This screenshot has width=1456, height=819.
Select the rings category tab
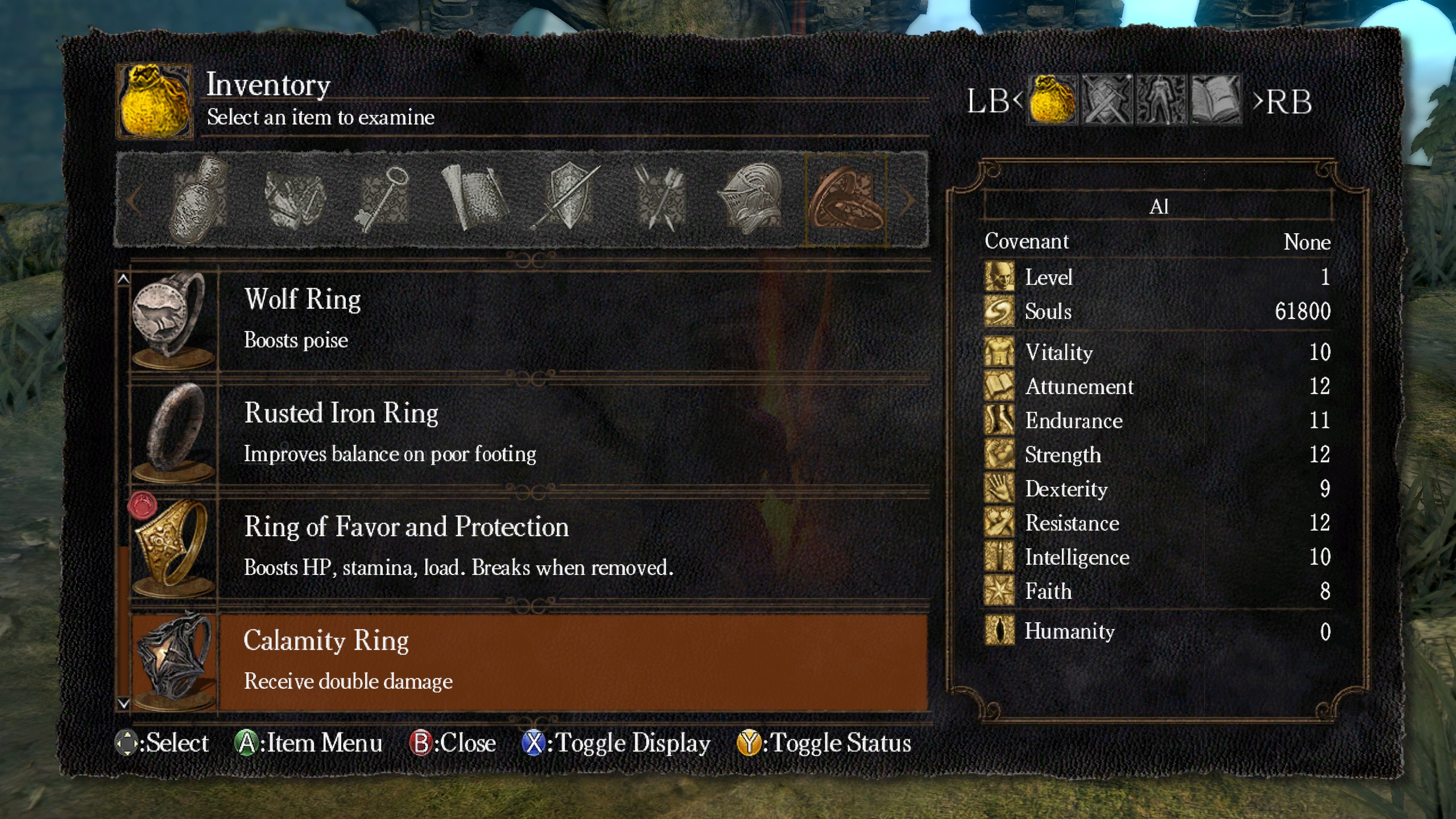(x=846, y=199)
